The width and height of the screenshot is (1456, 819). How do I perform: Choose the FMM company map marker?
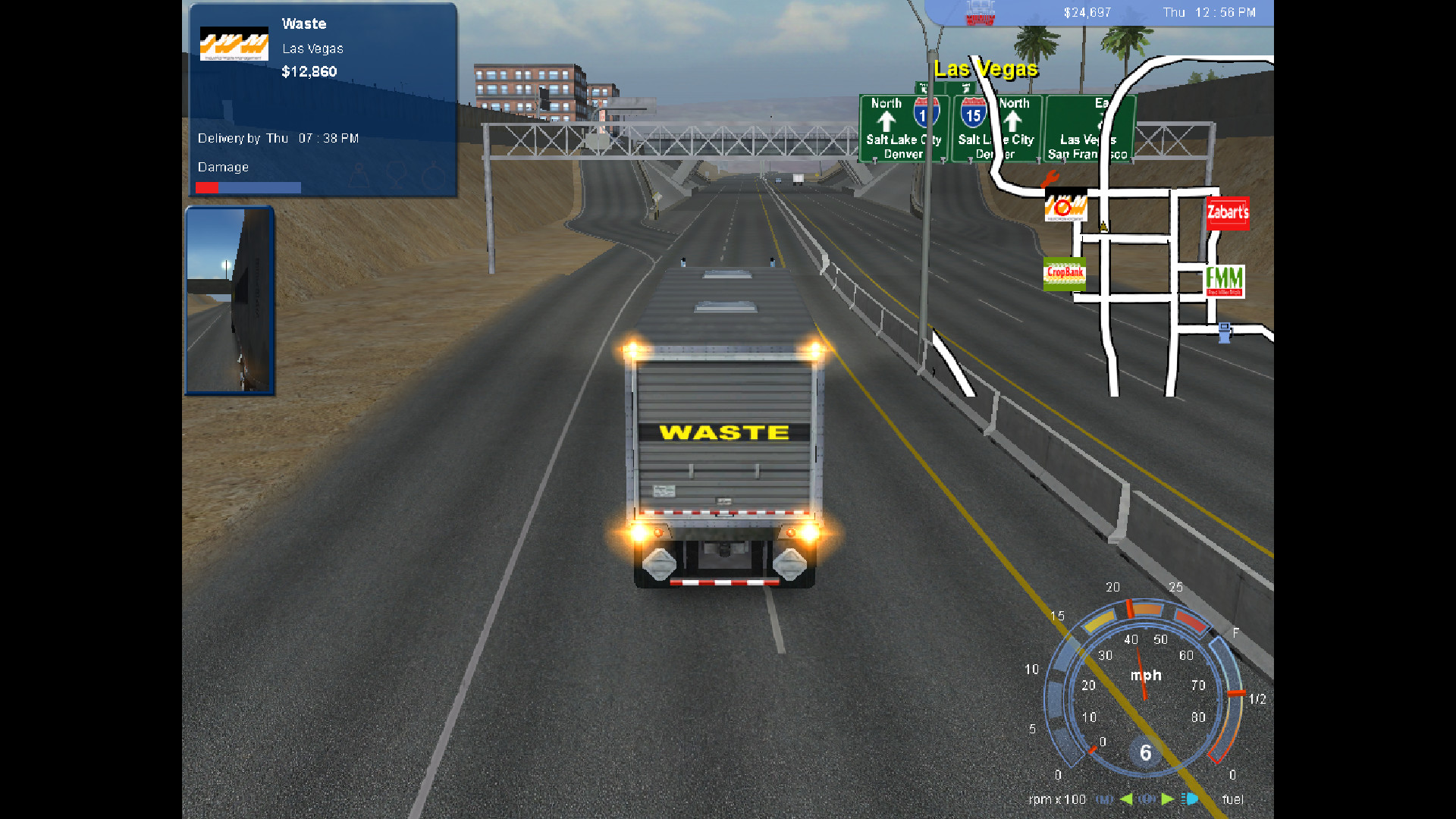point(1224,281)
